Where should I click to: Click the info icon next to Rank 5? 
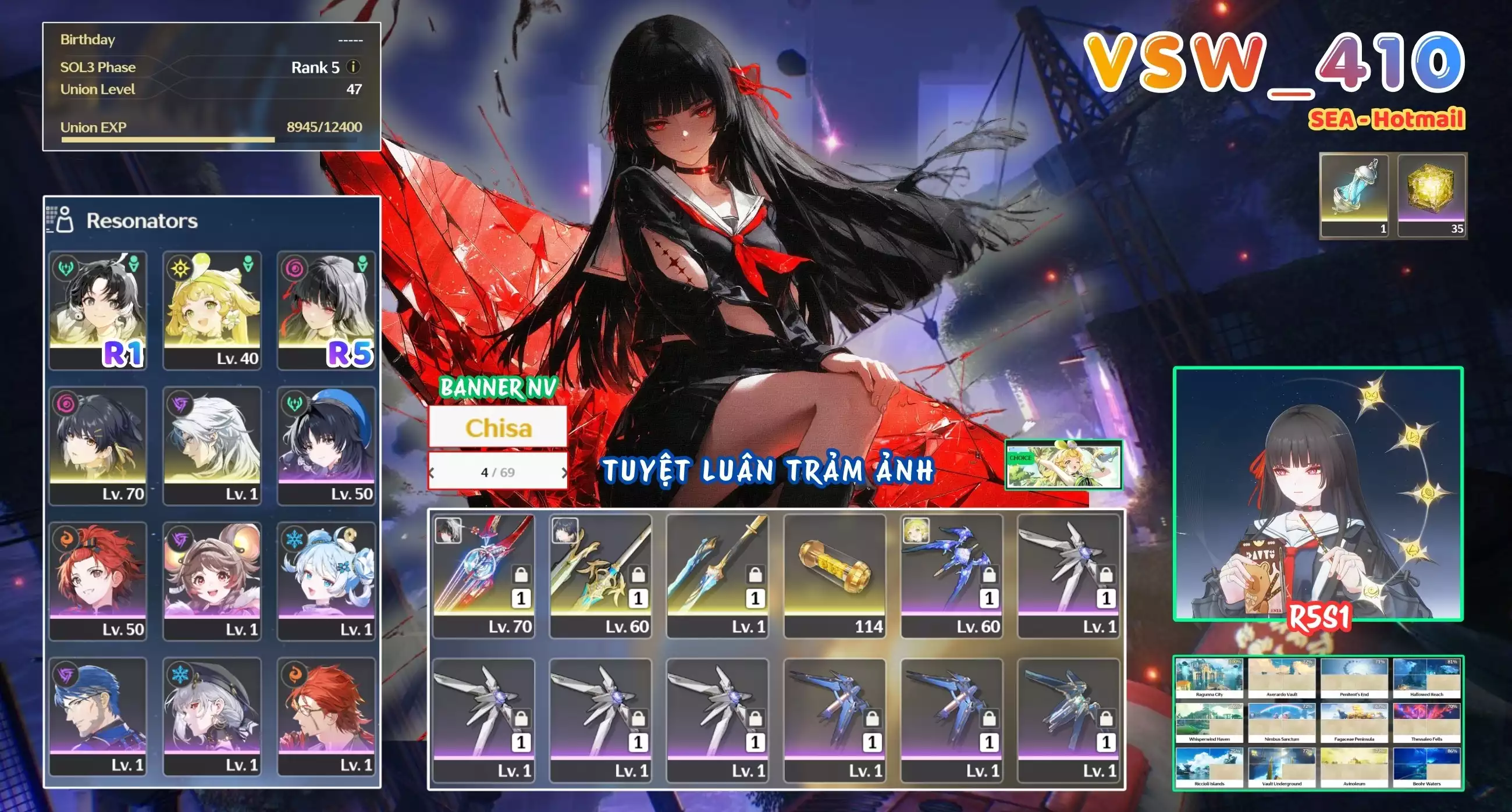[355, 67]
